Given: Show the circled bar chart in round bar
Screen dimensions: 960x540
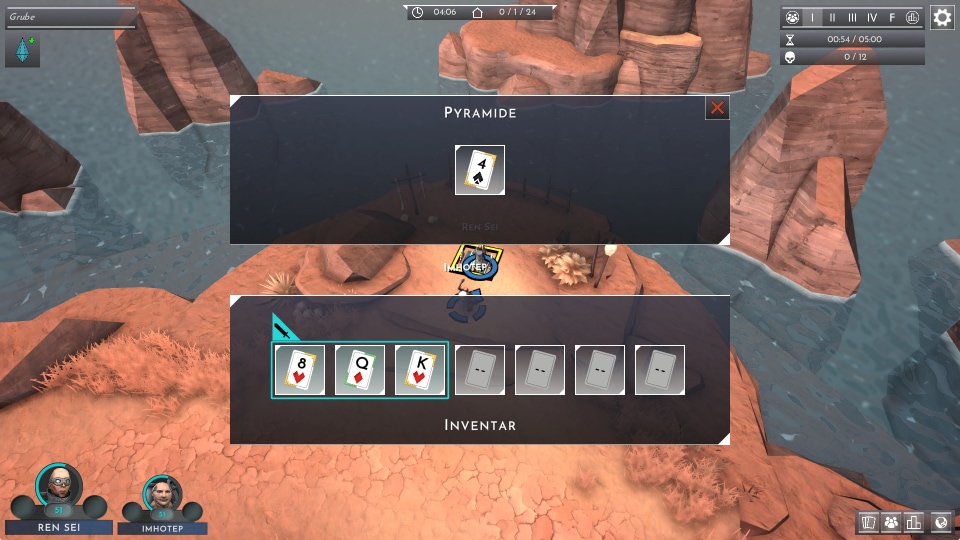Looking at the screenshot, I should [x=912, y=18].
